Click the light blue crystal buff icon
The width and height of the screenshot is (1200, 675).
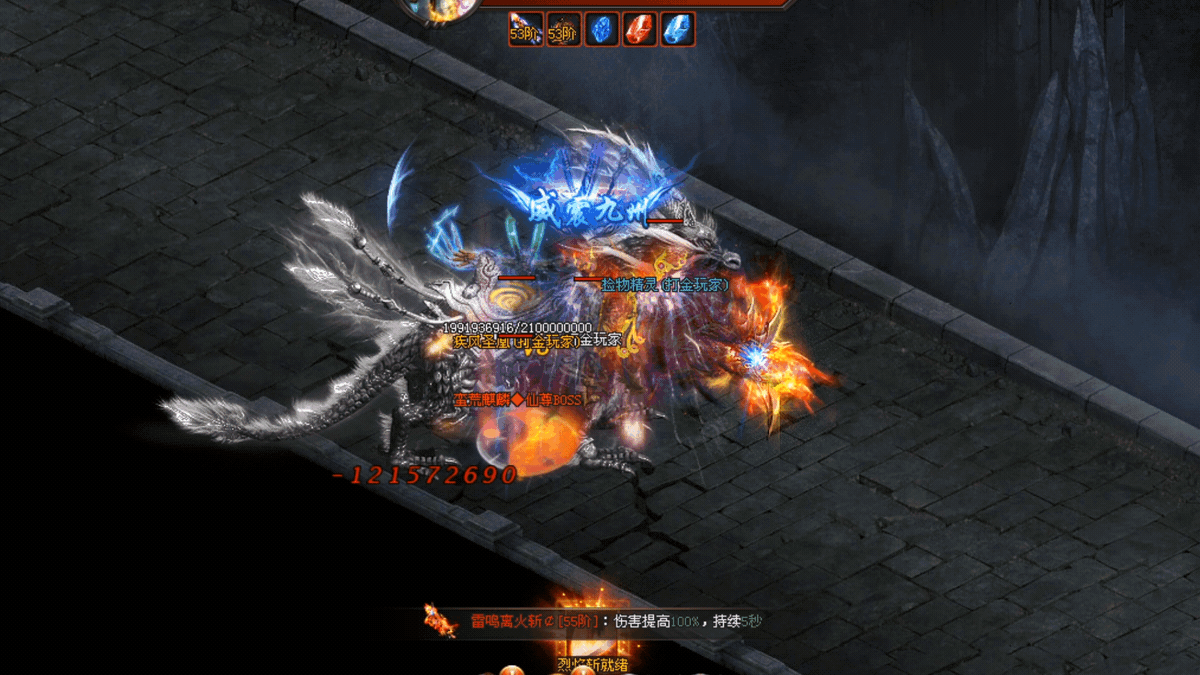pos(678,29)
